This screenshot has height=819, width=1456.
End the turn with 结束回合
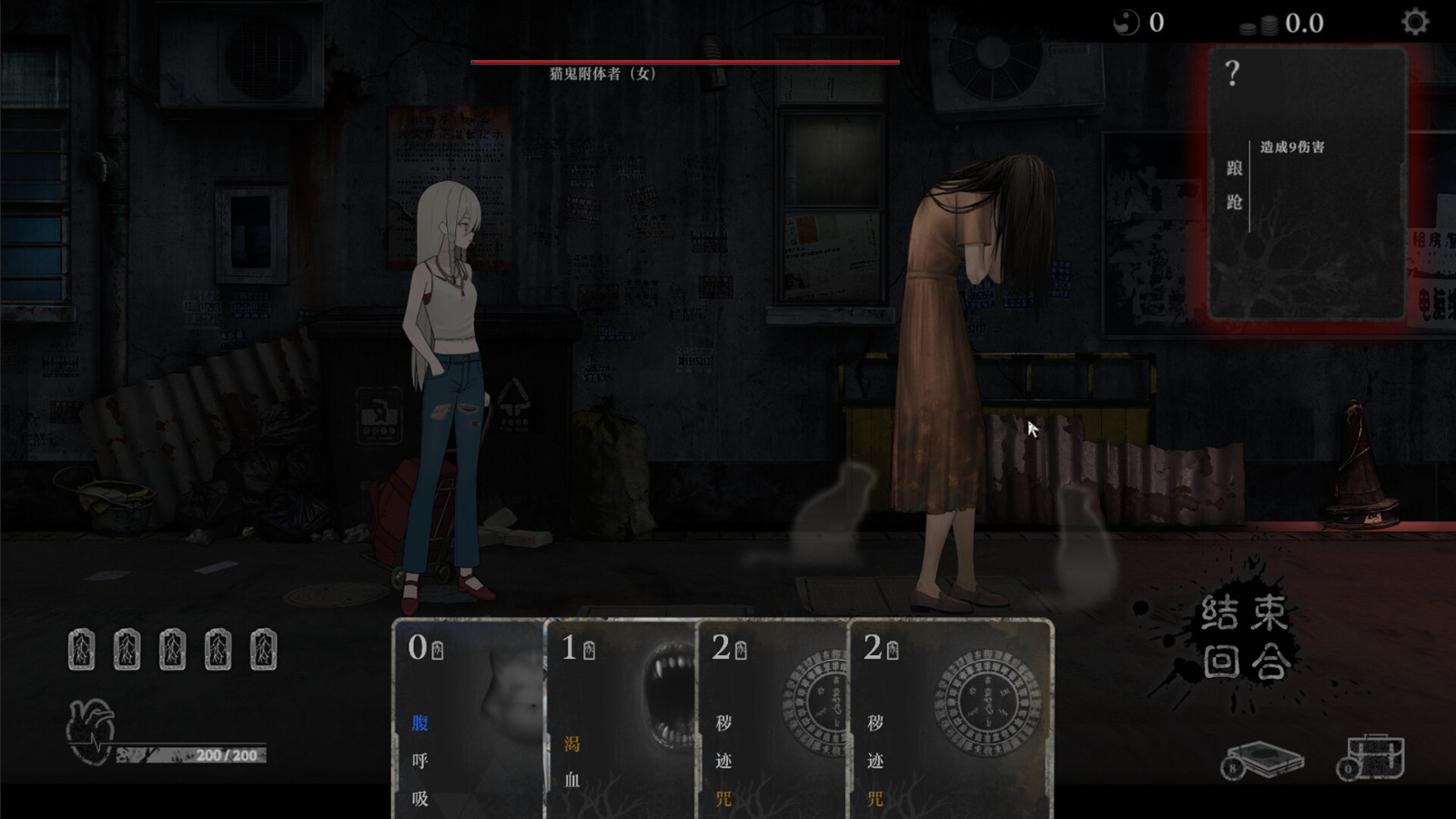[x=1244, y=638]
